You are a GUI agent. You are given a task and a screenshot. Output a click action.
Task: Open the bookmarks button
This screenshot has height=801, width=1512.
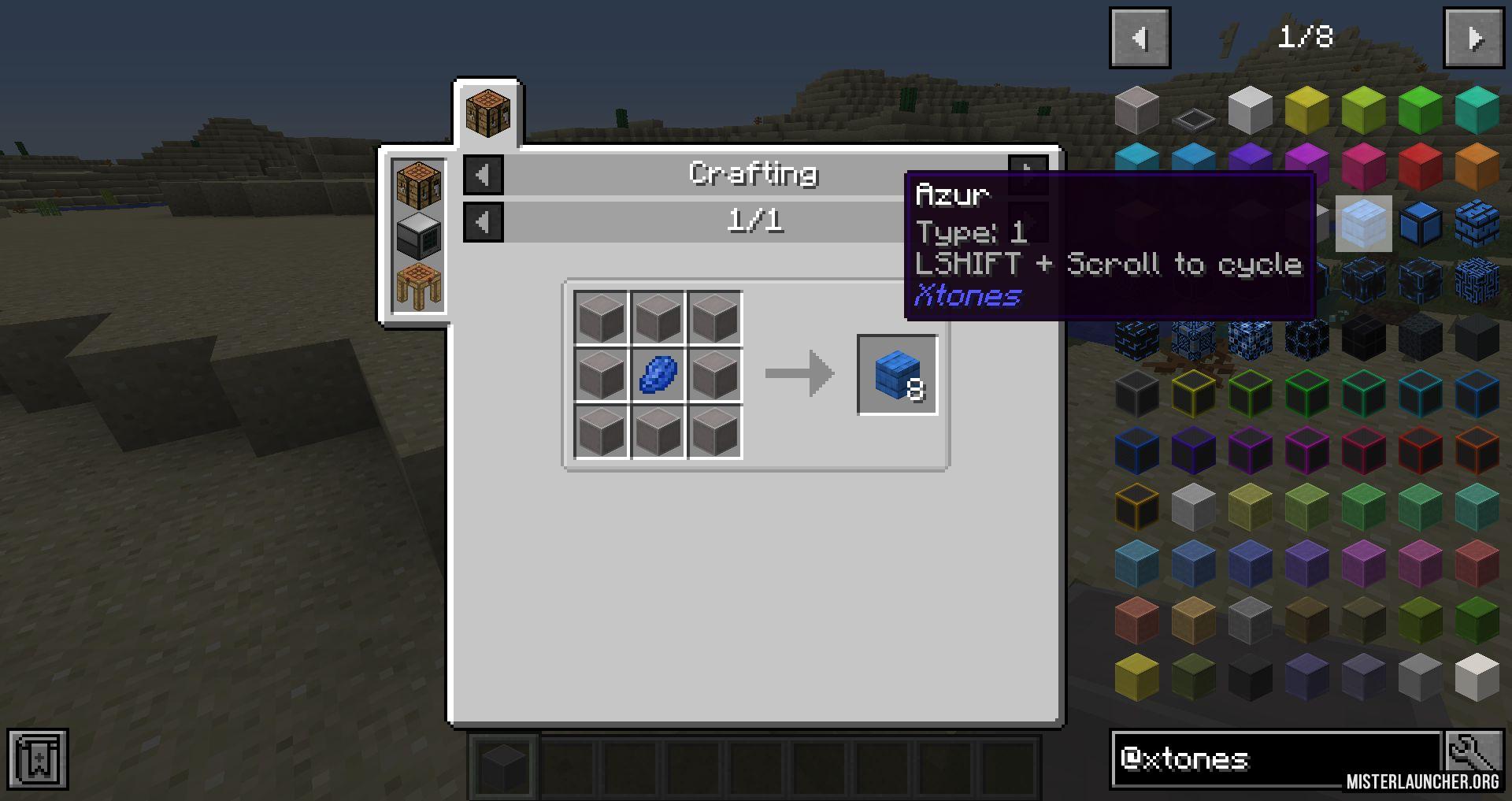[38, 759]
